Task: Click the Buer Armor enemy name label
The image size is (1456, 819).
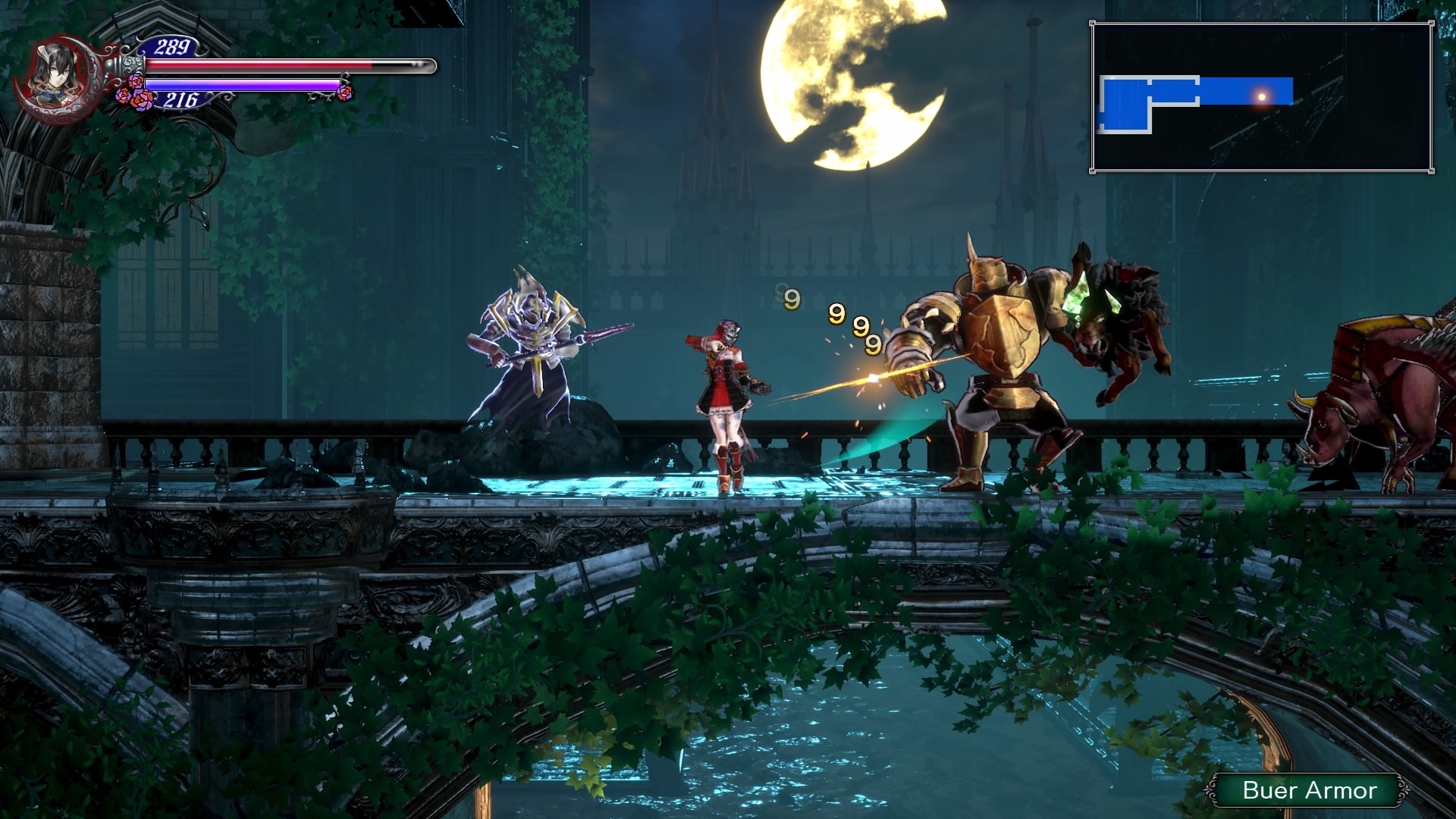Action: point(1309,790)
